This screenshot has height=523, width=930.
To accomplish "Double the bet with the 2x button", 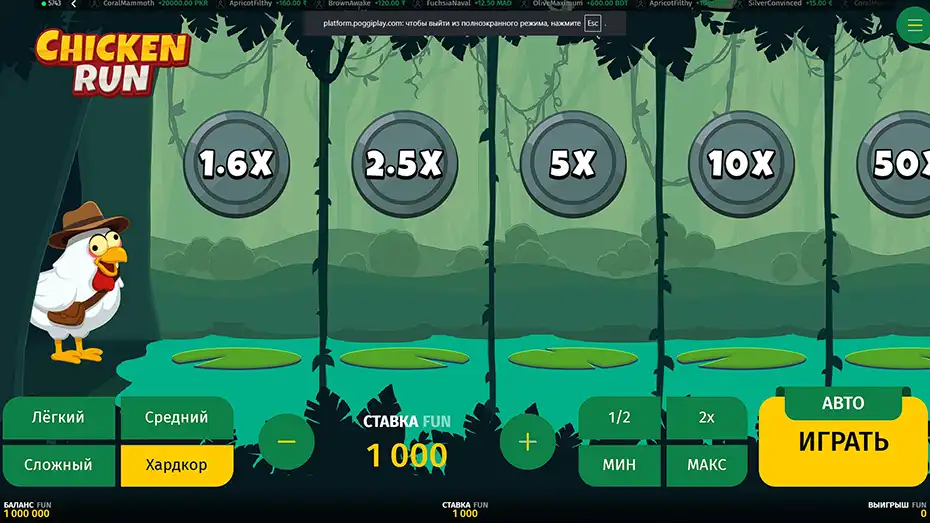I will (x=706, y=418).
